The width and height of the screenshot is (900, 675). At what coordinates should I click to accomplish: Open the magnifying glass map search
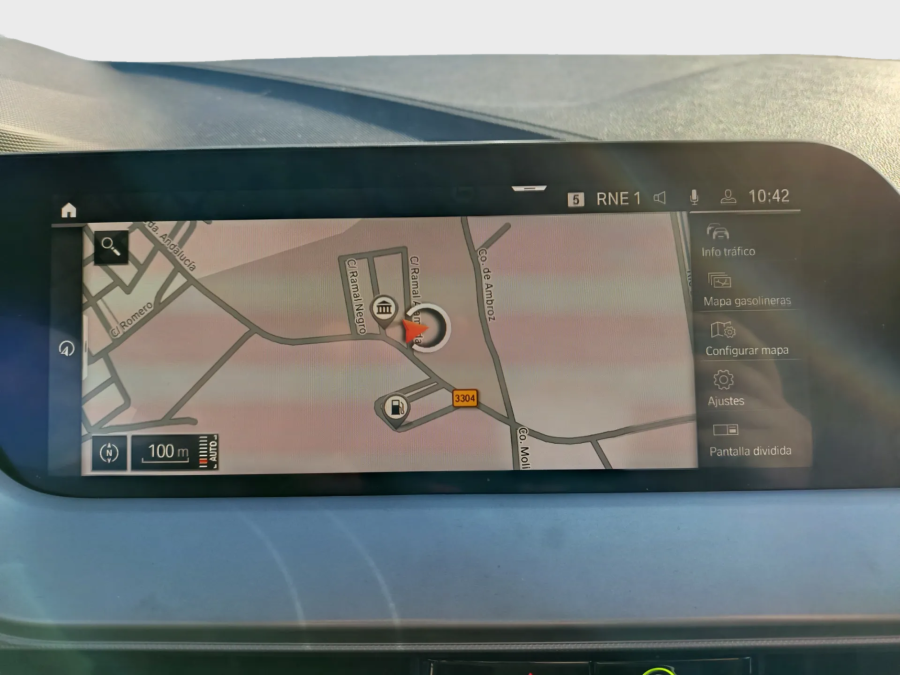point(110,247)
